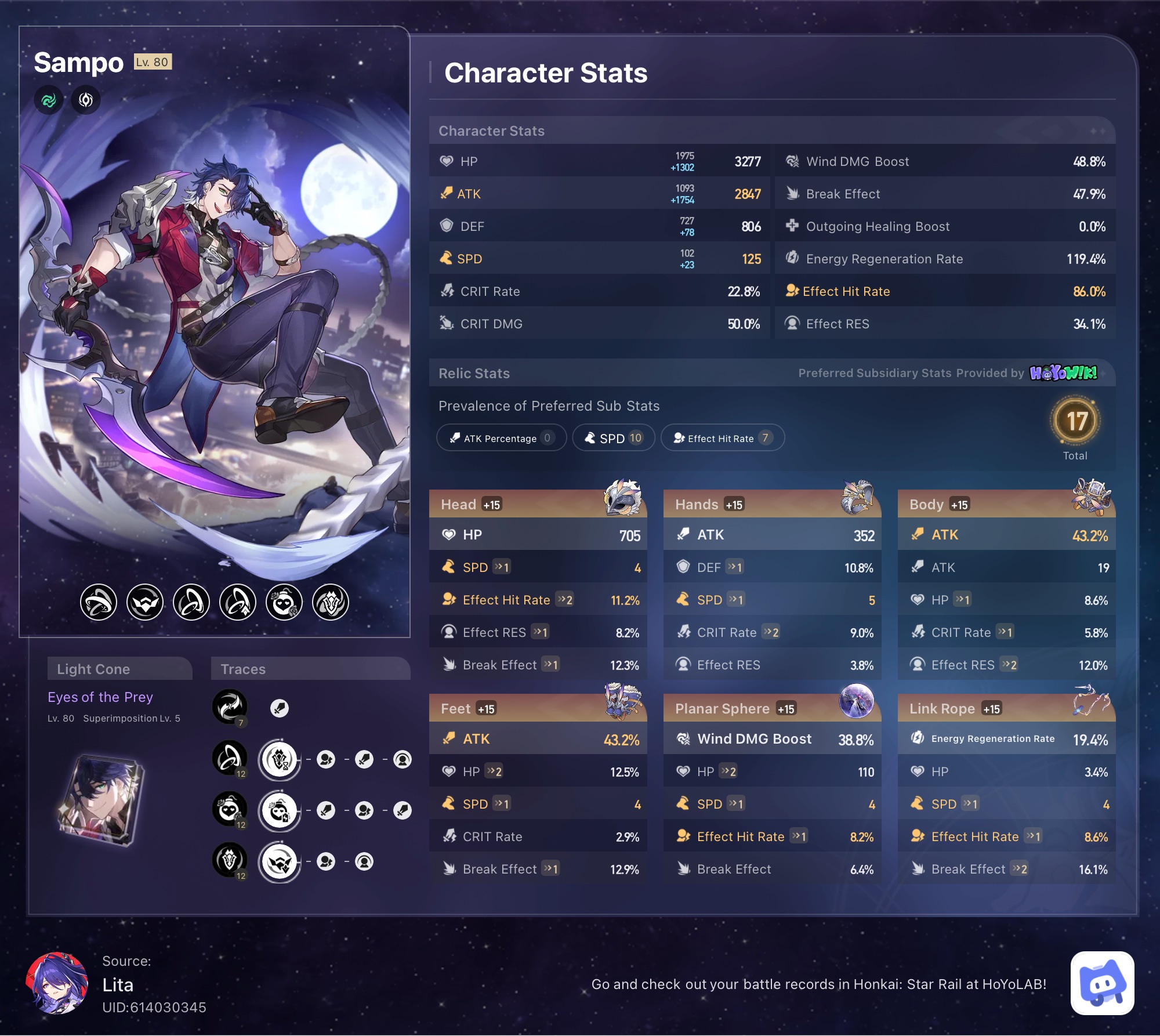Click the Planar Sphere relic artifact icon
This screenshot has width=1160, height=1036.
(857, 702)
